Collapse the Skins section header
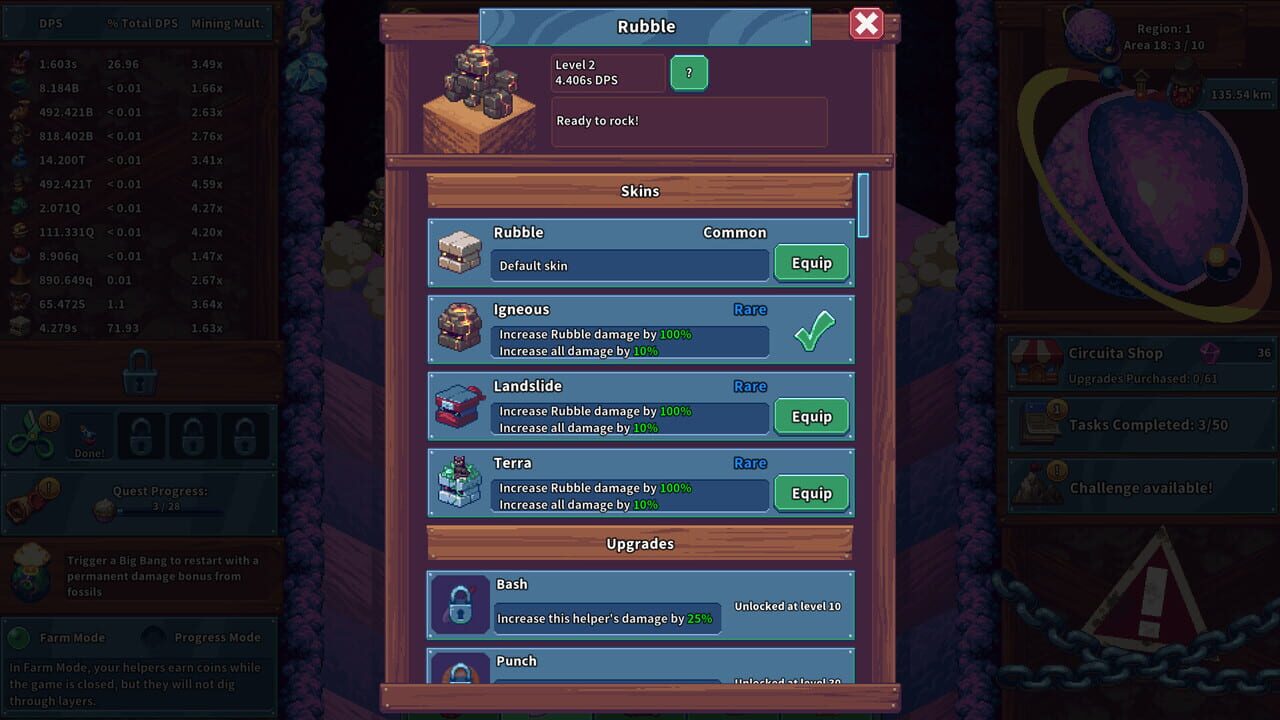Screen dimensions: 1280x720 coord(640,190)
